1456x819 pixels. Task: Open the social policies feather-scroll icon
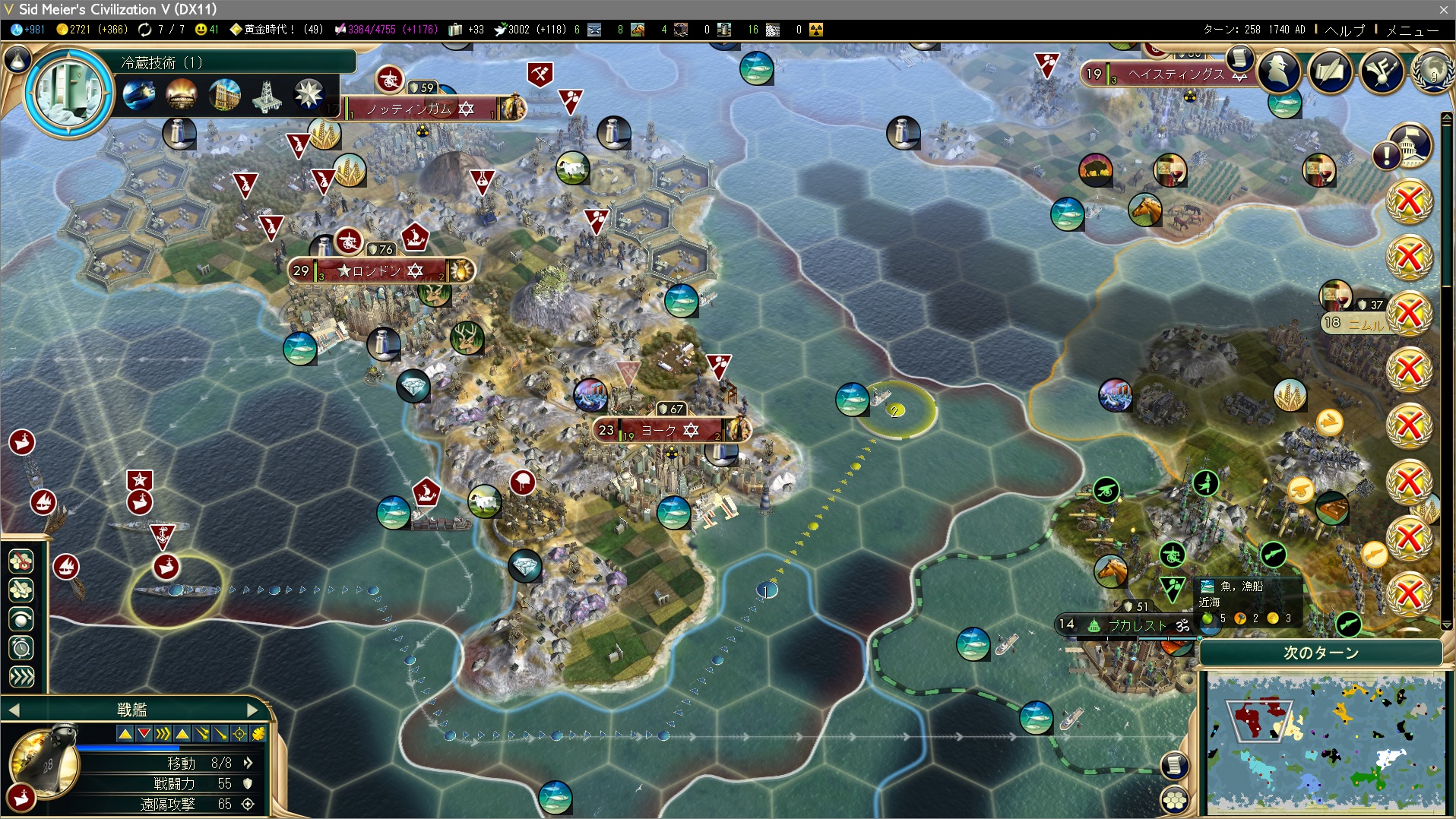pyautogui.click(x=1330, y=72)
